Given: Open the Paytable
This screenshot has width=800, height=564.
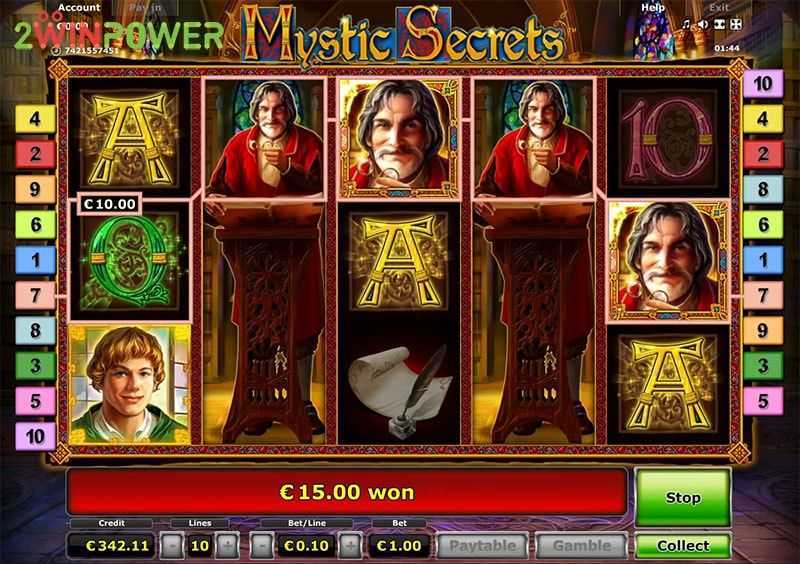Looking at the screenshot, I should click(x=482, y=546).
